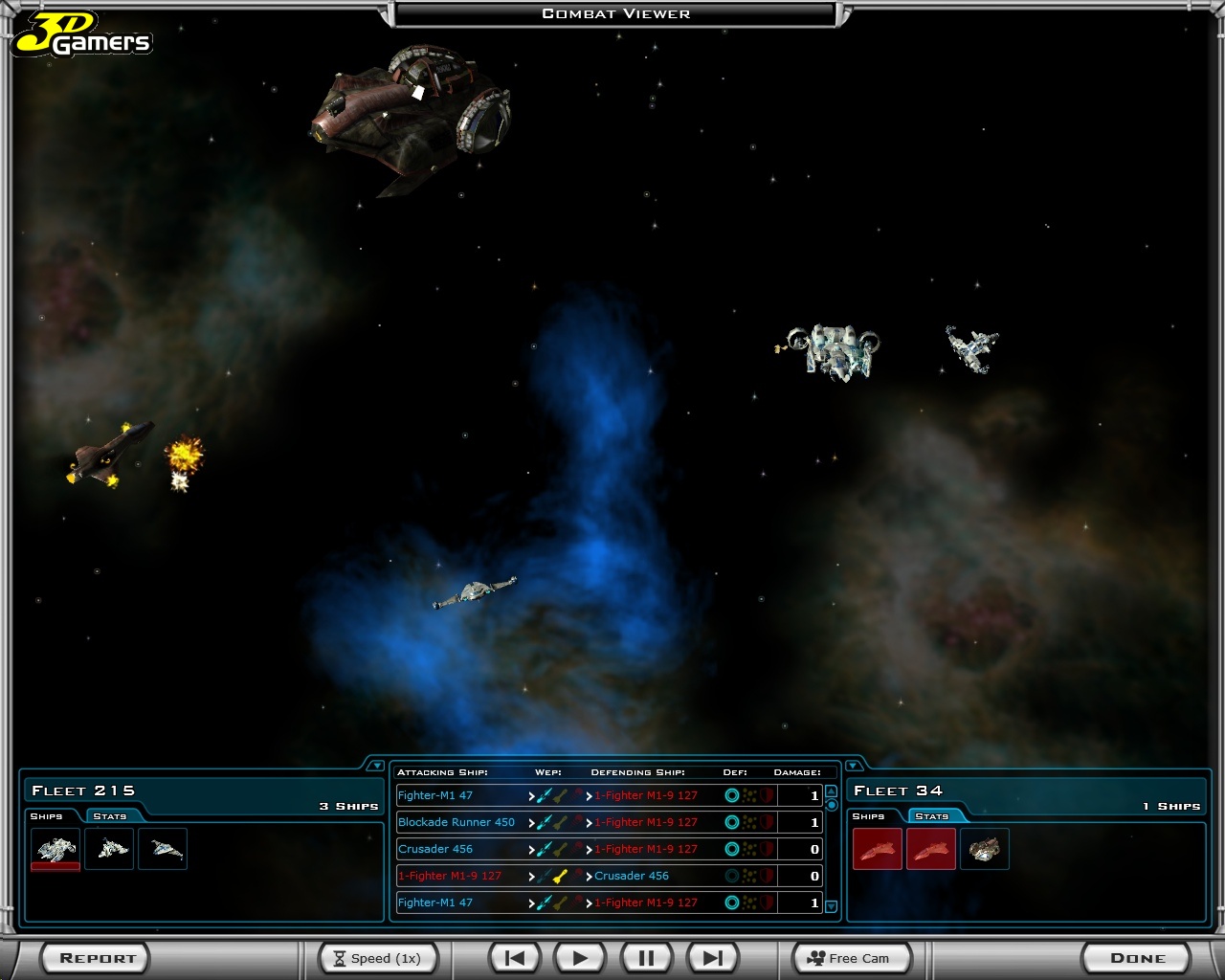Image resolution: width=1225 pixels, height=980 pixels.
Task: Pause the combat playback
Action: pyautogui.click(x=645, y=957)
